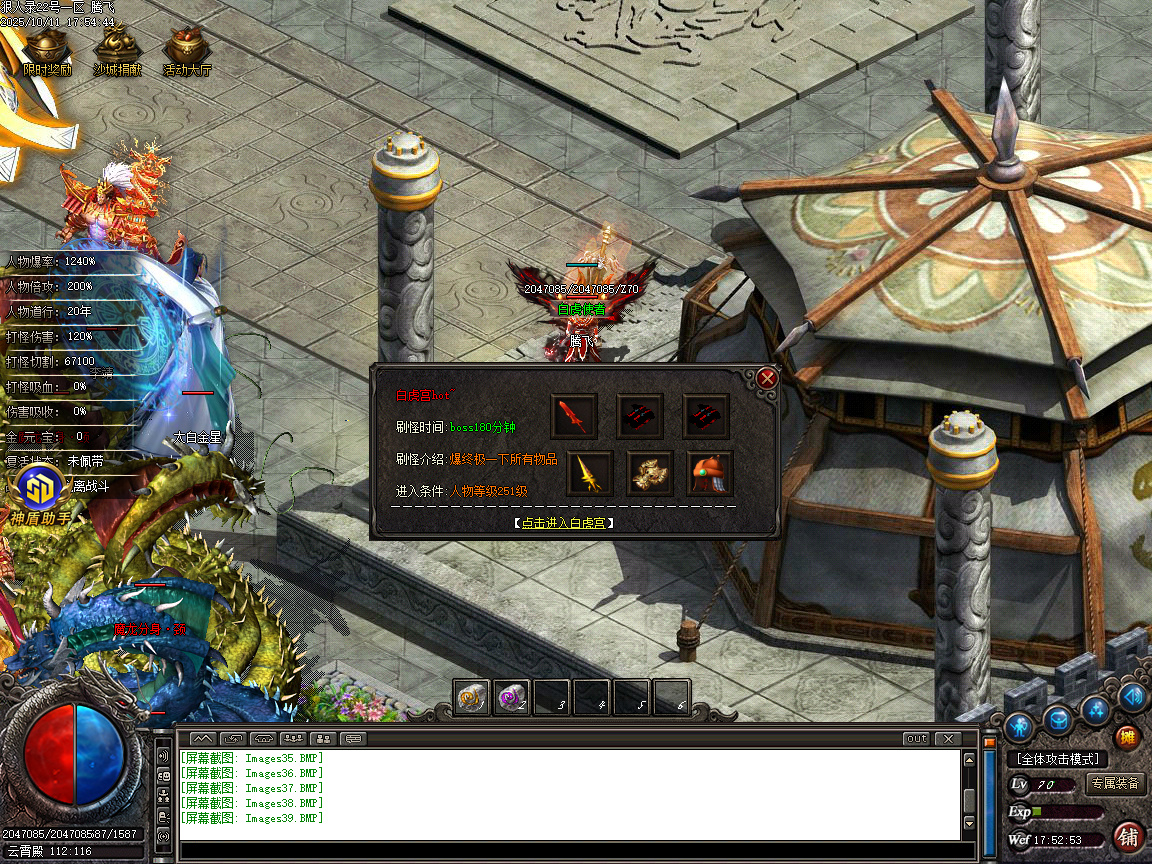Close the chat window with X
Viewport: 1152px width, 864px height.
(947, 739)
